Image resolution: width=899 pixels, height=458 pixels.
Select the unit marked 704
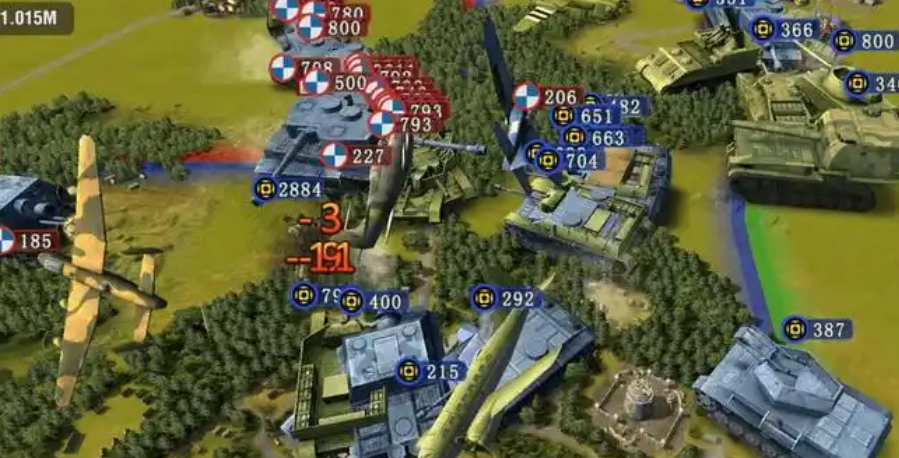click(568, 160)
